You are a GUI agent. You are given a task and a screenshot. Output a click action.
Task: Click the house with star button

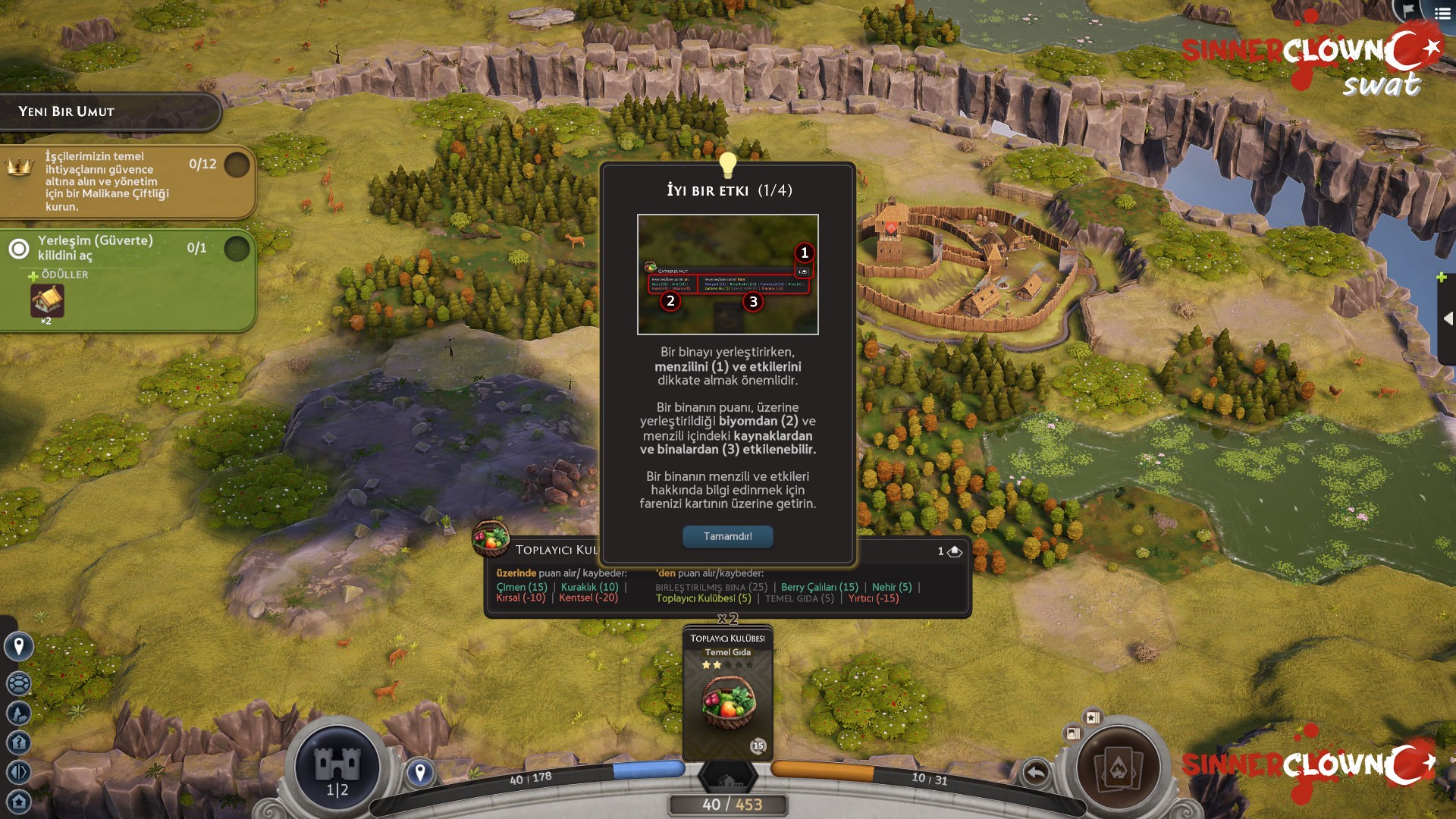[x=19, y=801]
